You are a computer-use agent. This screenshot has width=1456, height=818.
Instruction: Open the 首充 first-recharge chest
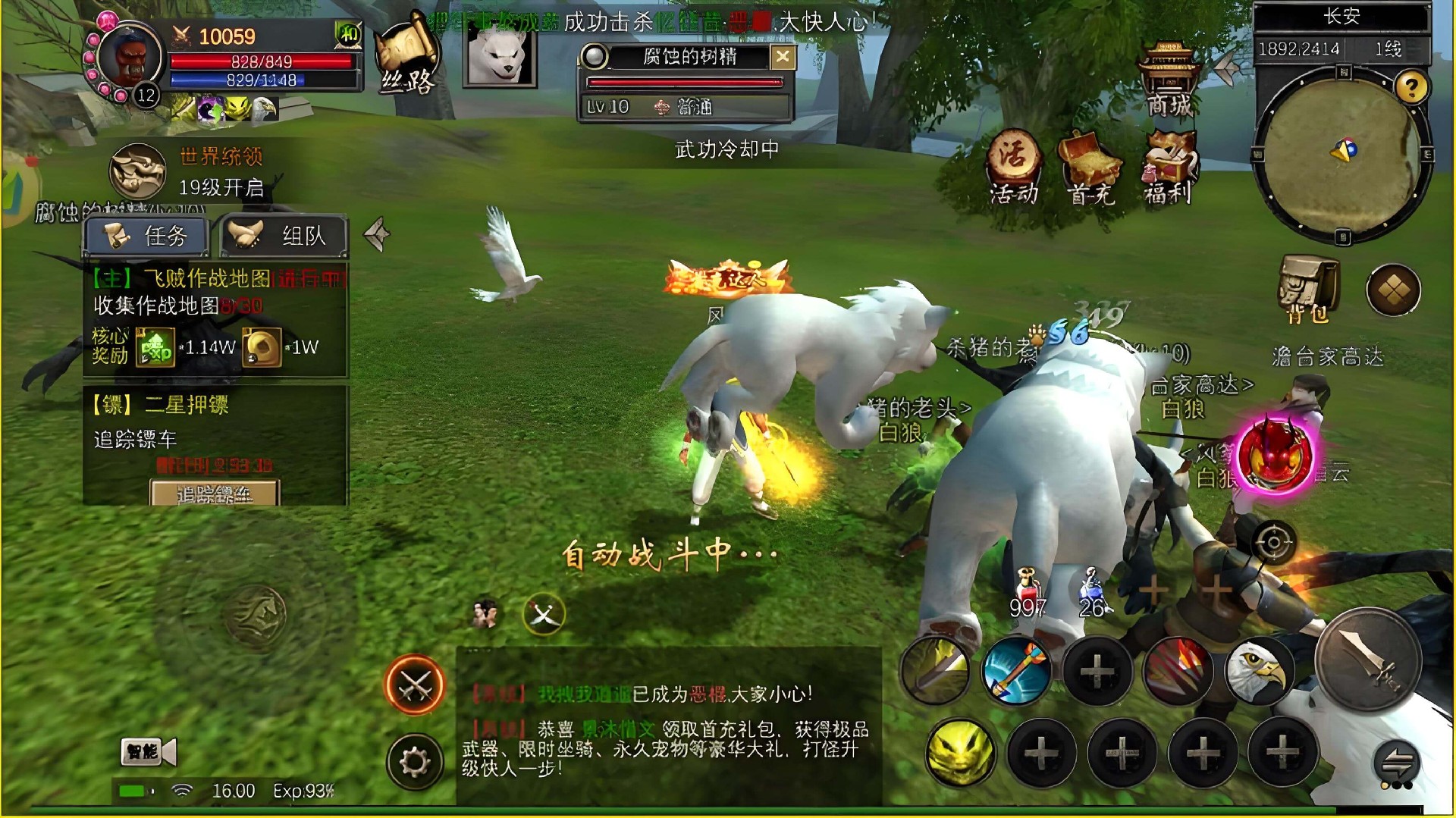point(1090,168)
